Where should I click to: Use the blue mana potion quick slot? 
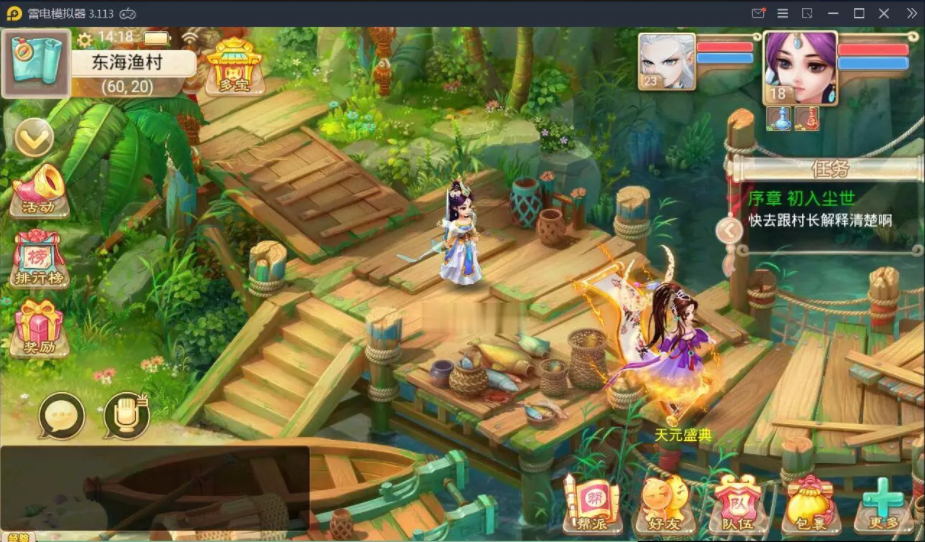pos(779,118)
